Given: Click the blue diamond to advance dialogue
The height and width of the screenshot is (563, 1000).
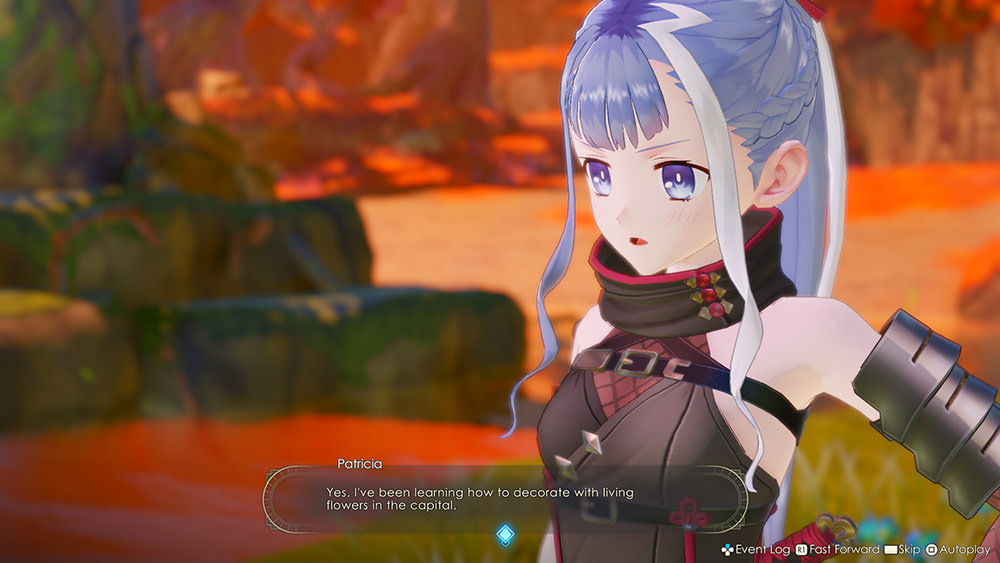Looking at the screenshot, I should click(x=506, y=535).
